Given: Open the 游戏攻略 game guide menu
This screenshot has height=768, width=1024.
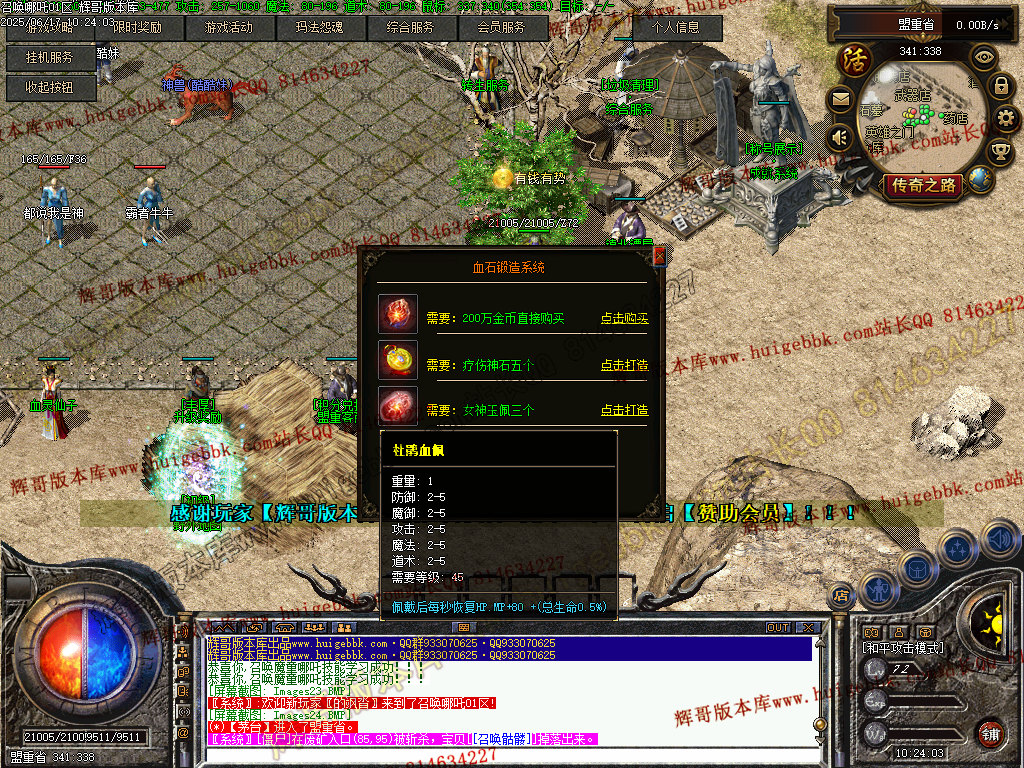Looking at the screenshot, I should [51, 28].
